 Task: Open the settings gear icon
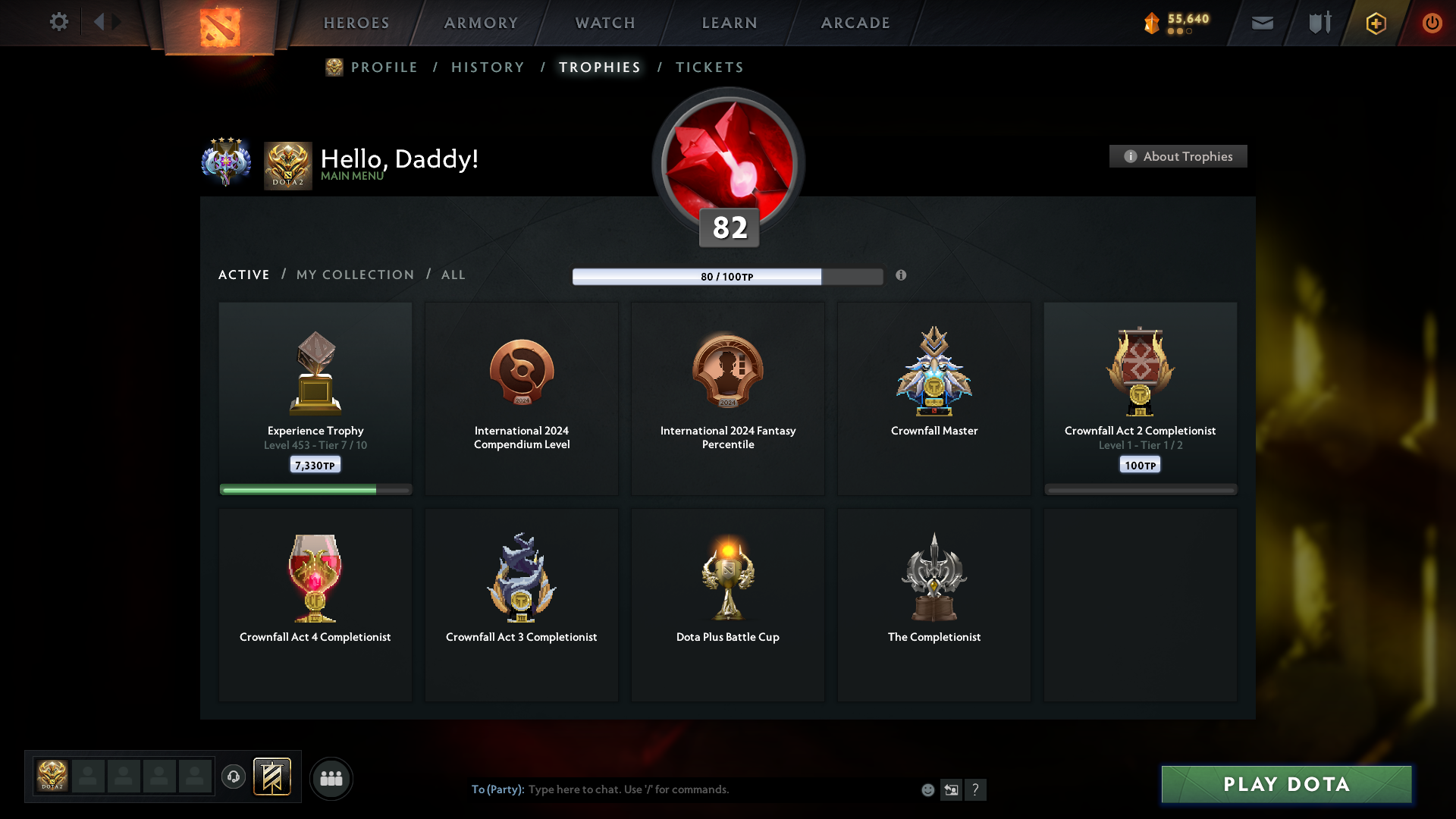click(59, 23)
